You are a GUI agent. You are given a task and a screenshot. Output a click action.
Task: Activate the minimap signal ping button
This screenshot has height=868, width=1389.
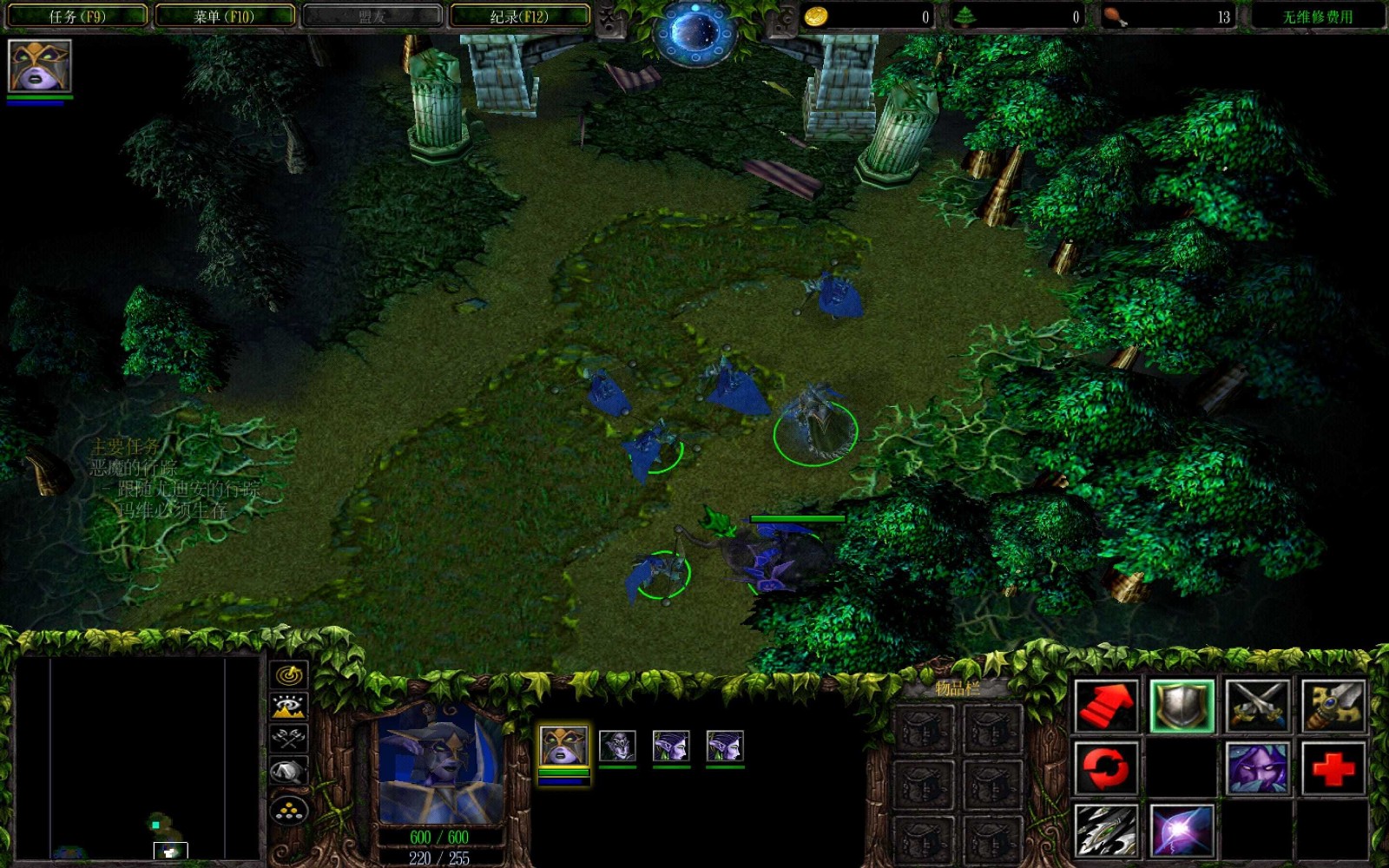289,674
